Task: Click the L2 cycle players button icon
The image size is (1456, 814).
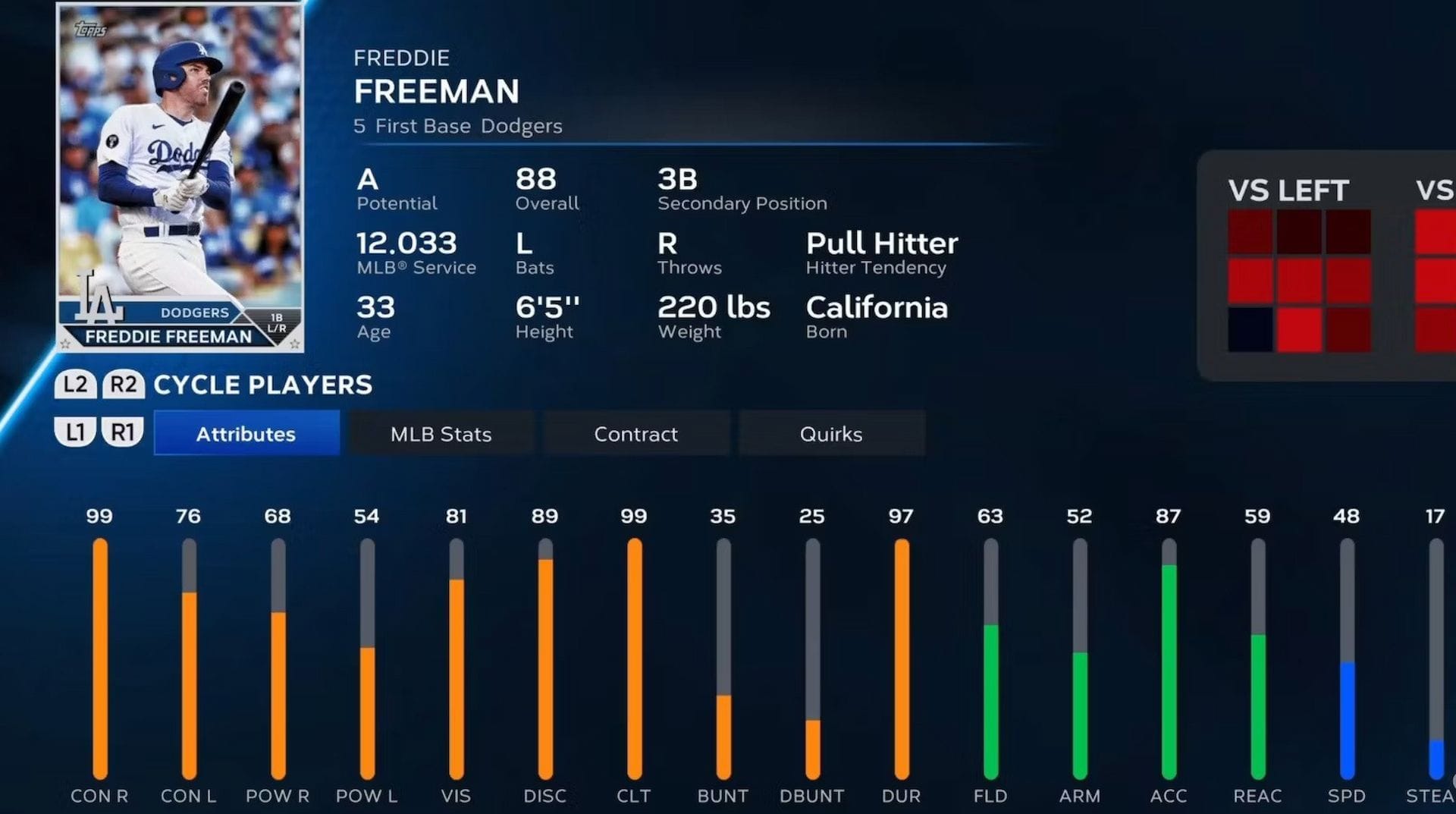Action: coord(74,384)
